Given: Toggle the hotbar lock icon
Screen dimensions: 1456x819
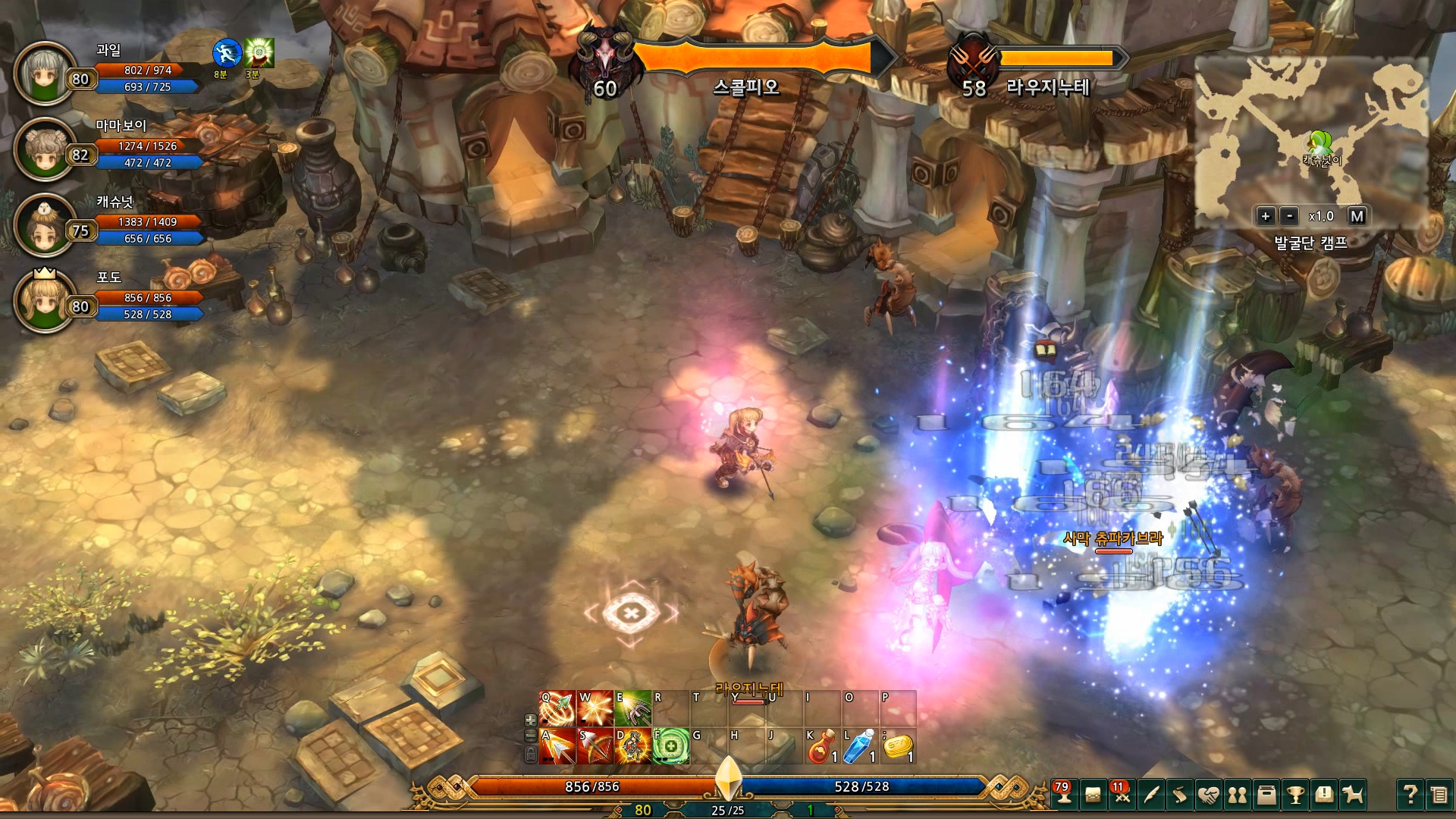Looking at the screenshot, I should pos(531,754).
